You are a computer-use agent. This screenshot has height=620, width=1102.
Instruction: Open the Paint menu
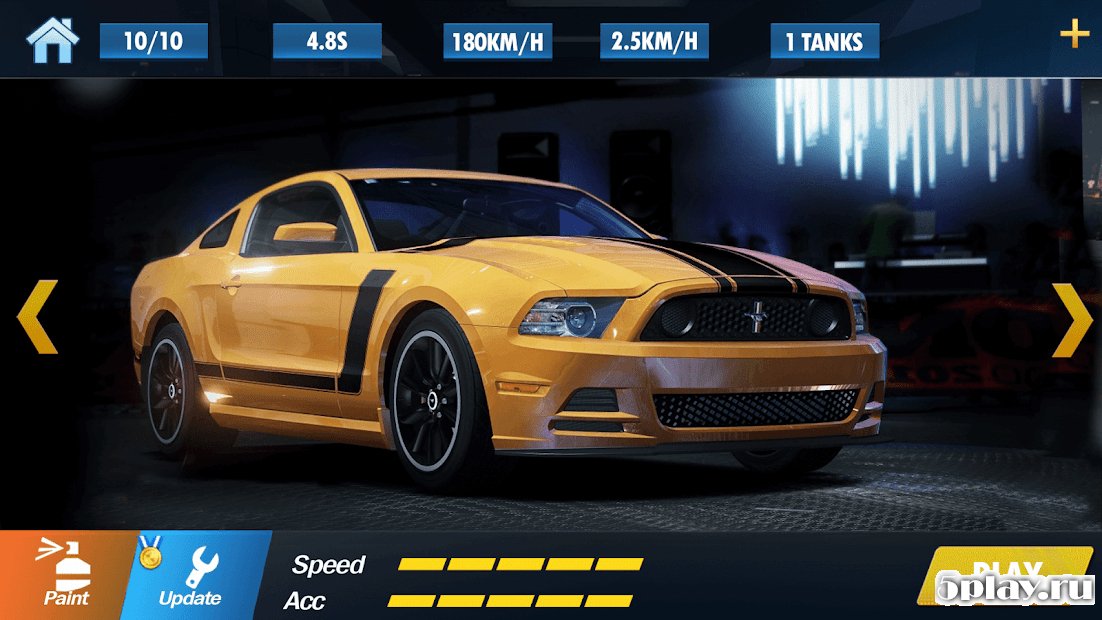(x=65, y=575)
